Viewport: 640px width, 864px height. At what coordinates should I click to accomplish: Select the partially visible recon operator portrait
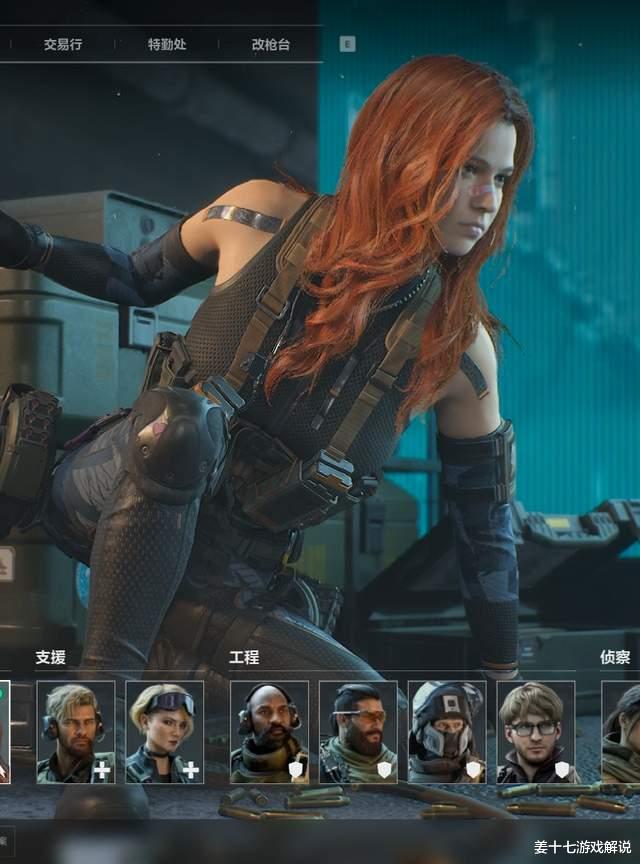click(x=621, y=732)
